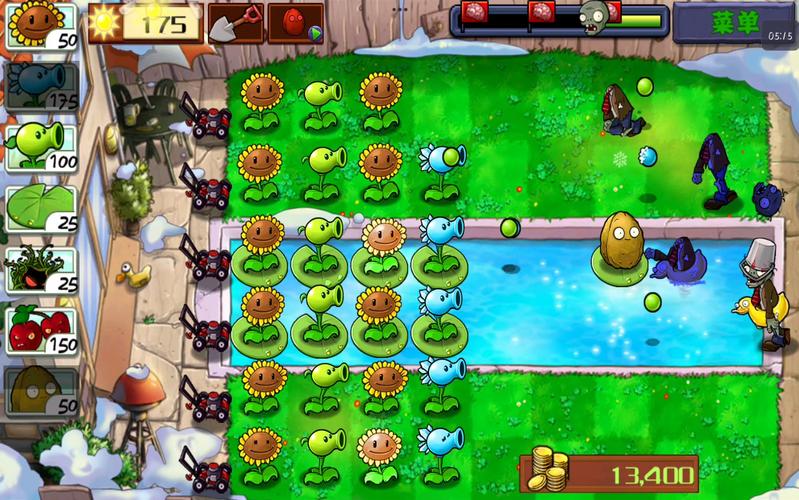Open the 菜单 menu
The height and width of the screenshot is (500, 799).
[x=735, y=23]
